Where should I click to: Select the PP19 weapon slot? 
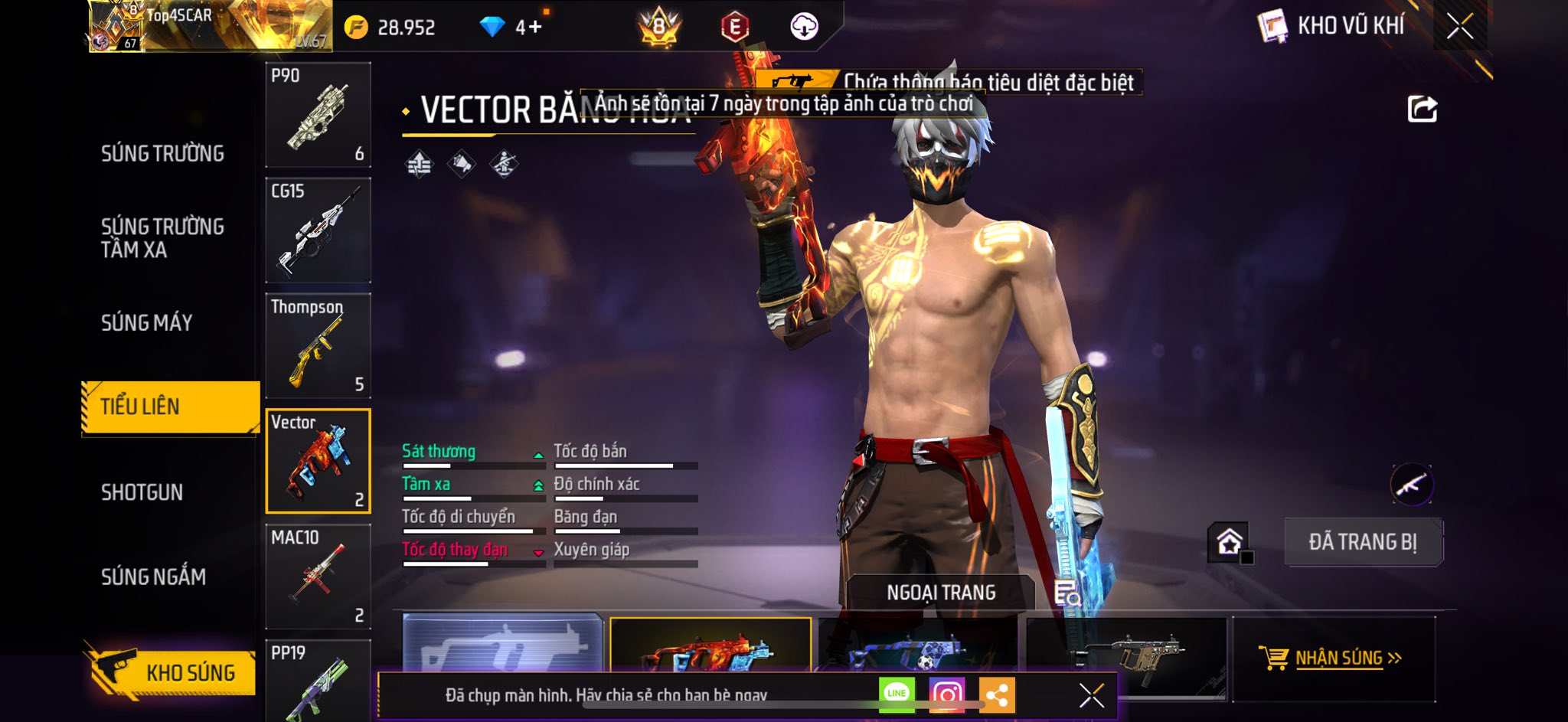[x=318, y=681]
